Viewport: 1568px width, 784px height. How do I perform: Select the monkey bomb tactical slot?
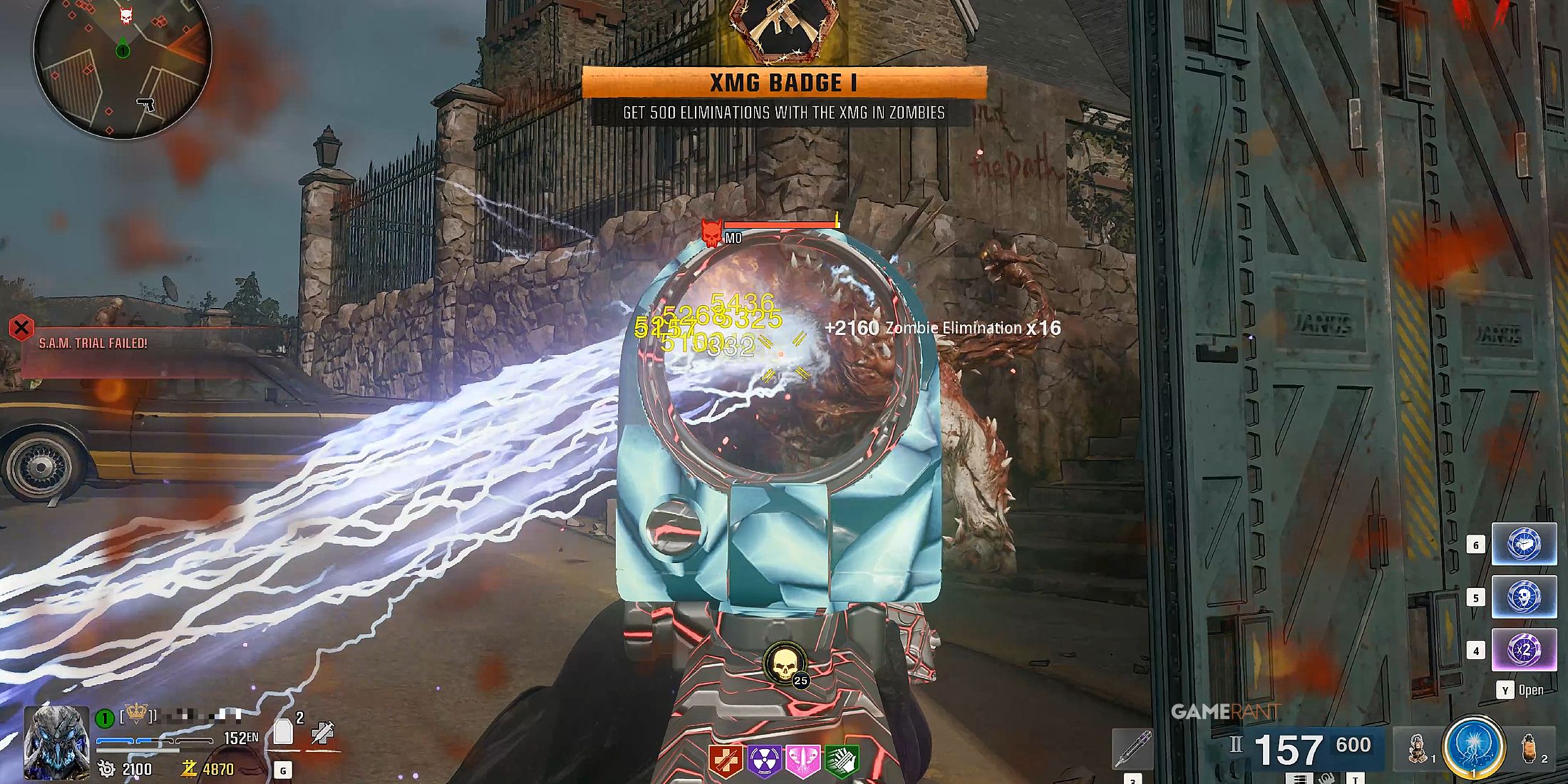1418,748
